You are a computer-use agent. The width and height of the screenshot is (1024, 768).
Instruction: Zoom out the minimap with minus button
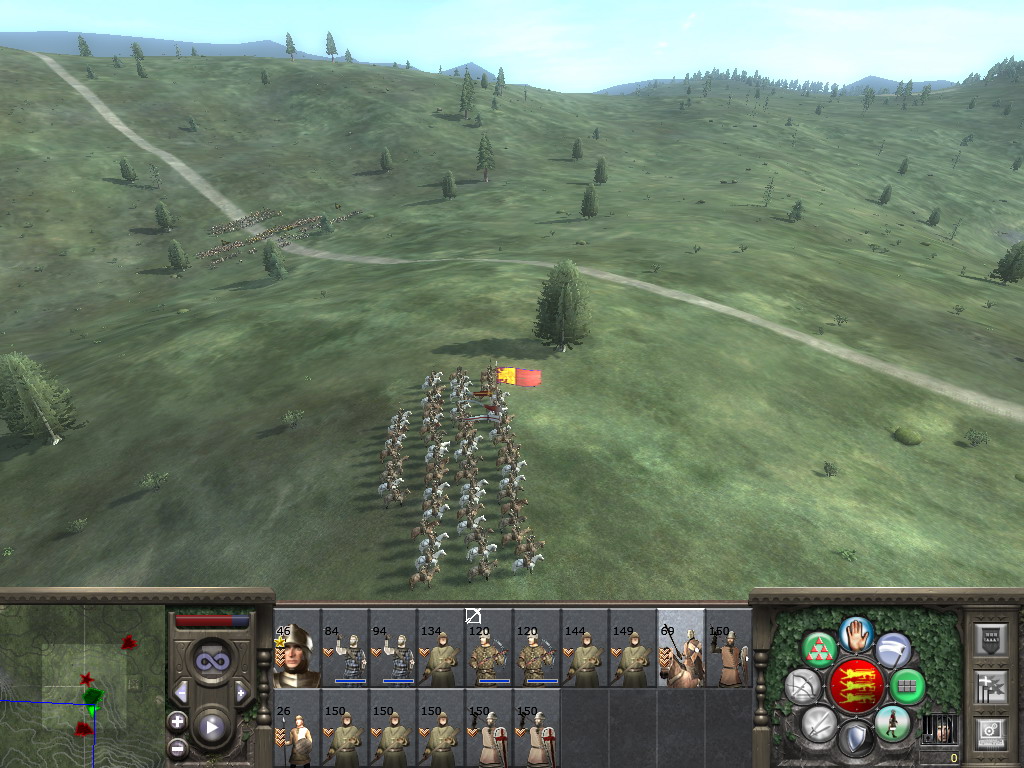pyautogui.click(x=178, y=747)
